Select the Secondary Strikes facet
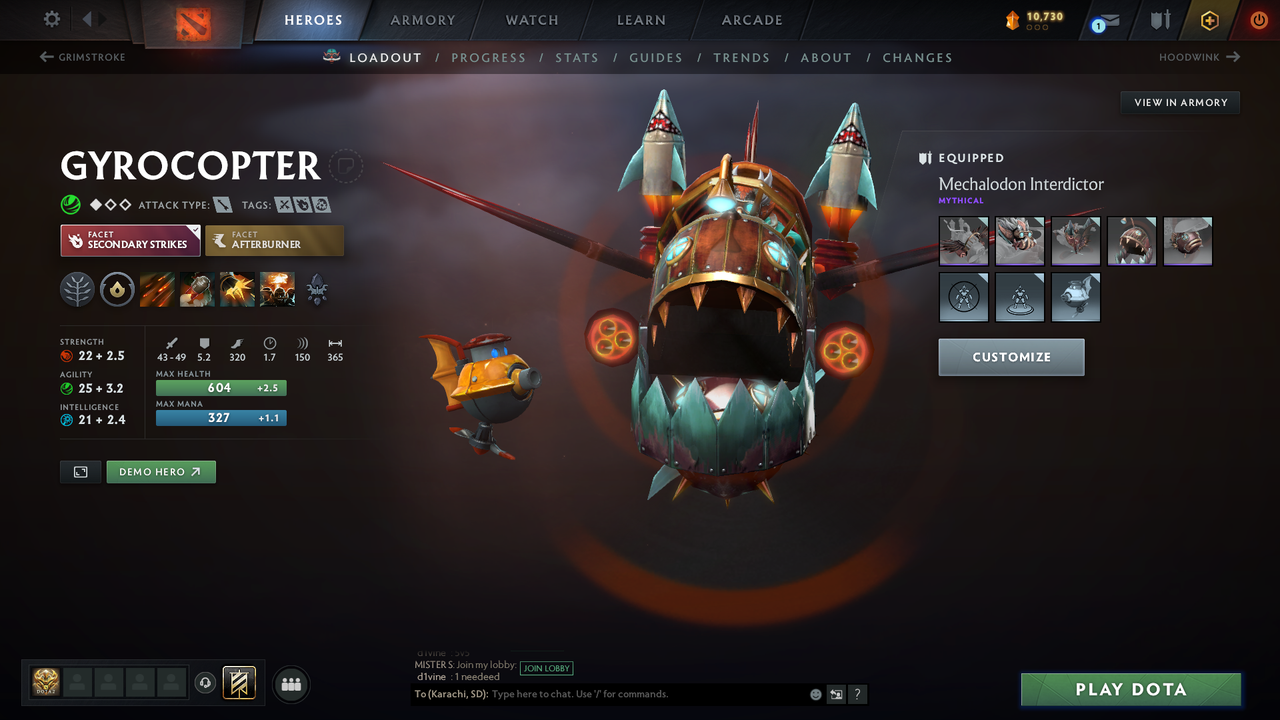The width and height of the screenshot is (1280, 720). [130, 240]
